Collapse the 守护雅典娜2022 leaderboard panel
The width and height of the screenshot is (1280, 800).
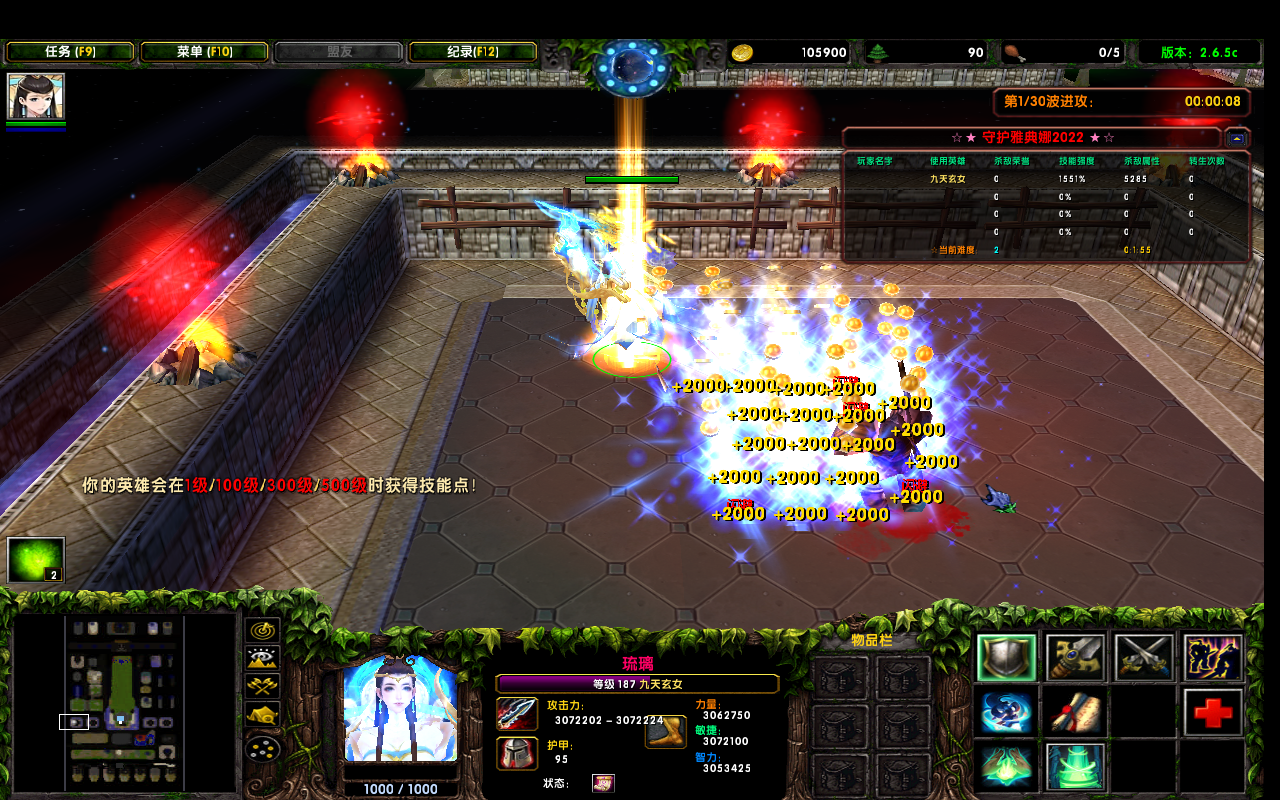1237,138
